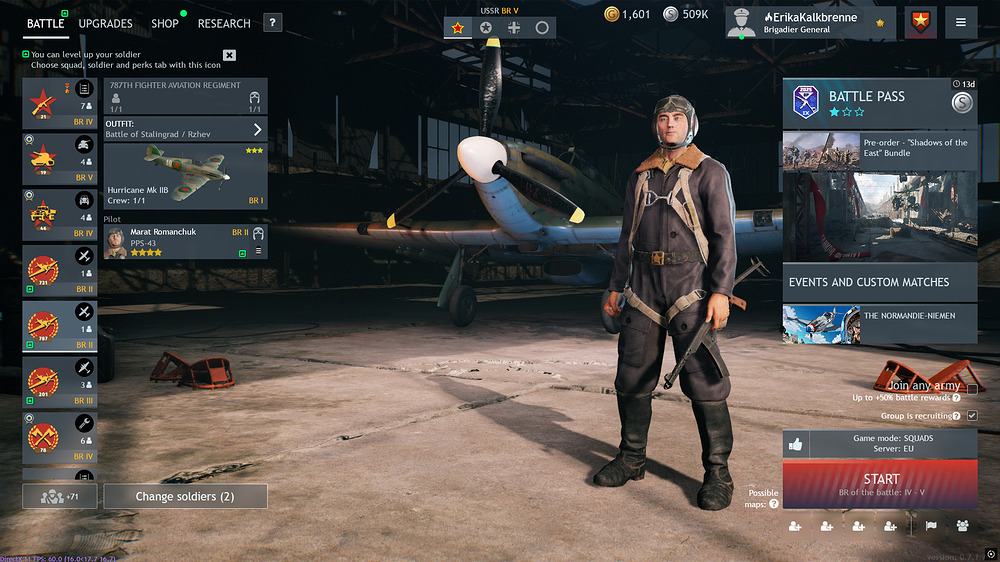Switch to the UPGRADES tab
1000x562 pixels.
point(105,23)
